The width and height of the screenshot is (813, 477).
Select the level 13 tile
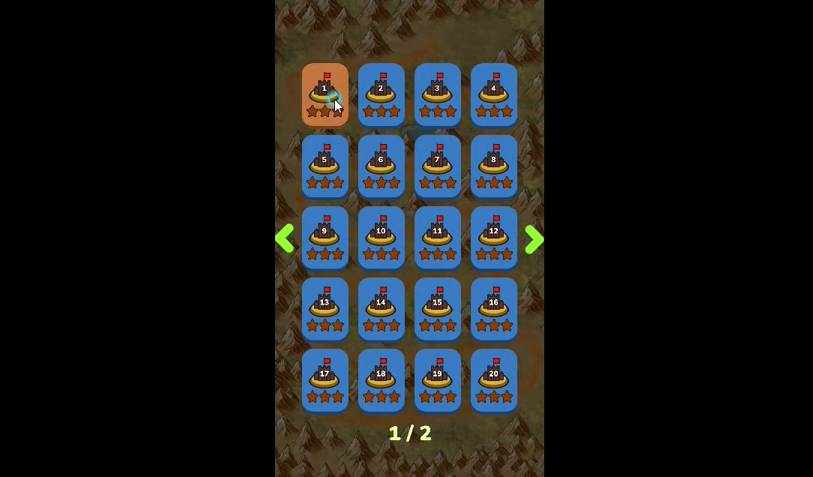coord(325,308)
